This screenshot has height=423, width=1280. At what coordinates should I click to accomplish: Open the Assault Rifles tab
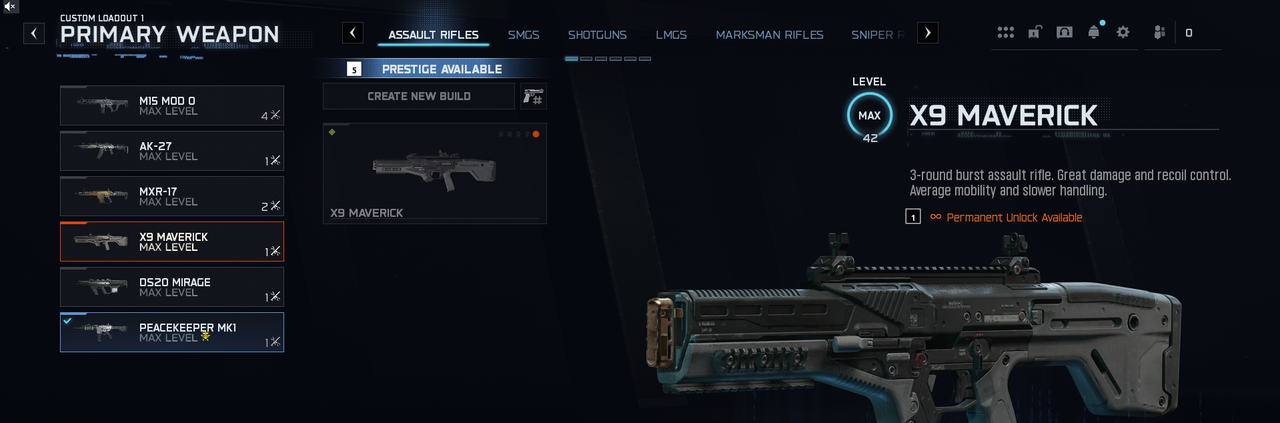[x=433, y=35]
